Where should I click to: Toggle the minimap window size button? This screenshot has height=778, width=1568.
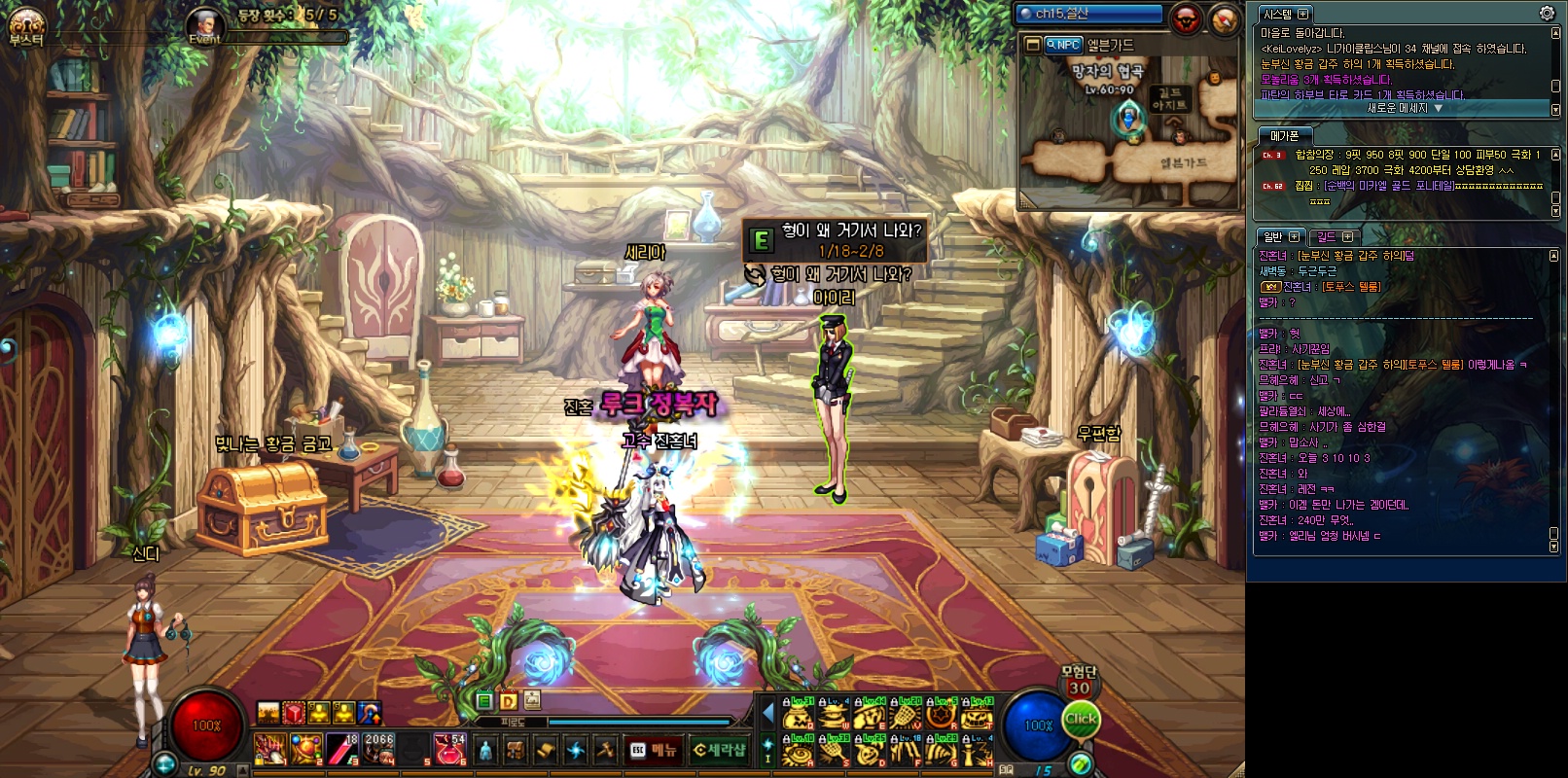(1032, 45)
